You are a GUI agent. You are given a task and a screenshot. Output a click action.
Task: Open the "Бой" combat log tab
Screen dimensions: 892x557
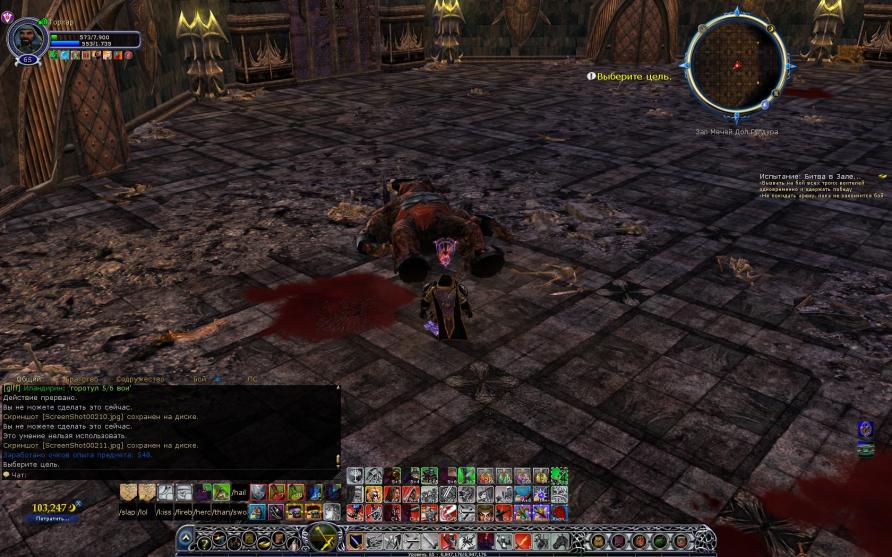199,380
